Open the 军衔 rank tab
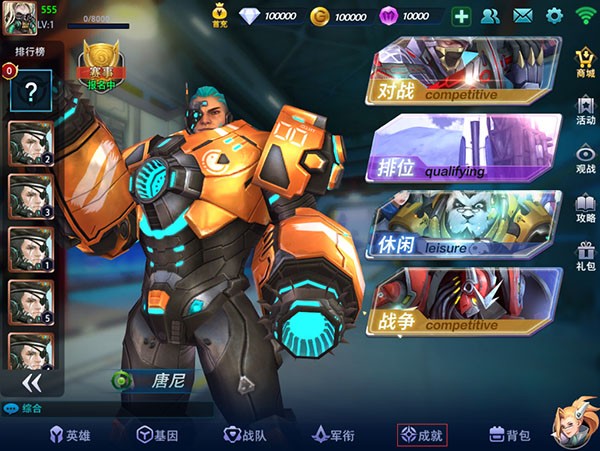 [334, 435]
